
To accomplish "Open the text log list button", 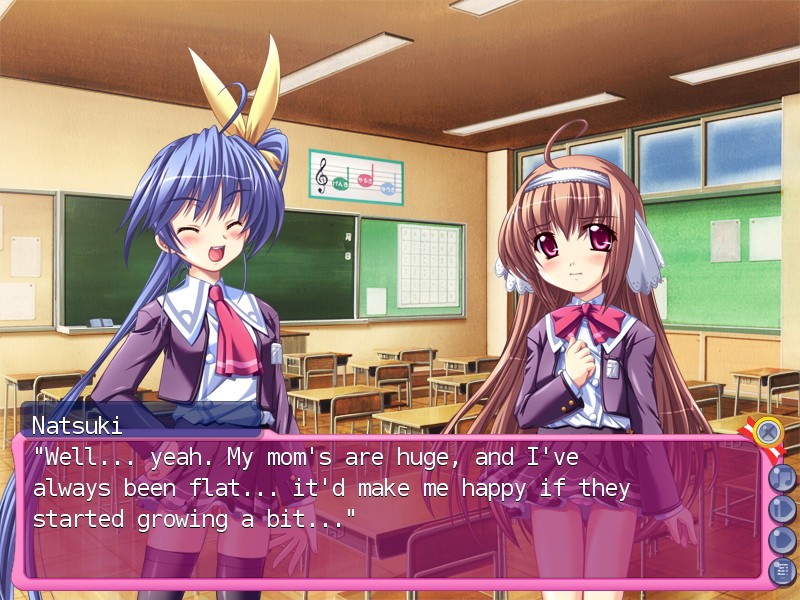I will click(781, 571).
